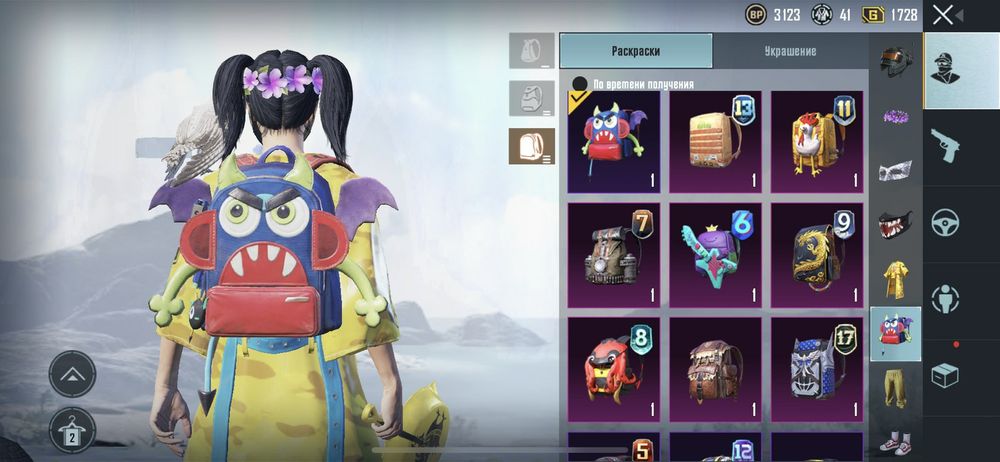The width and height of the screenshot is (1000, 462).
Task: Tap the hanger outfit preset button
Action: coord(72,430)
